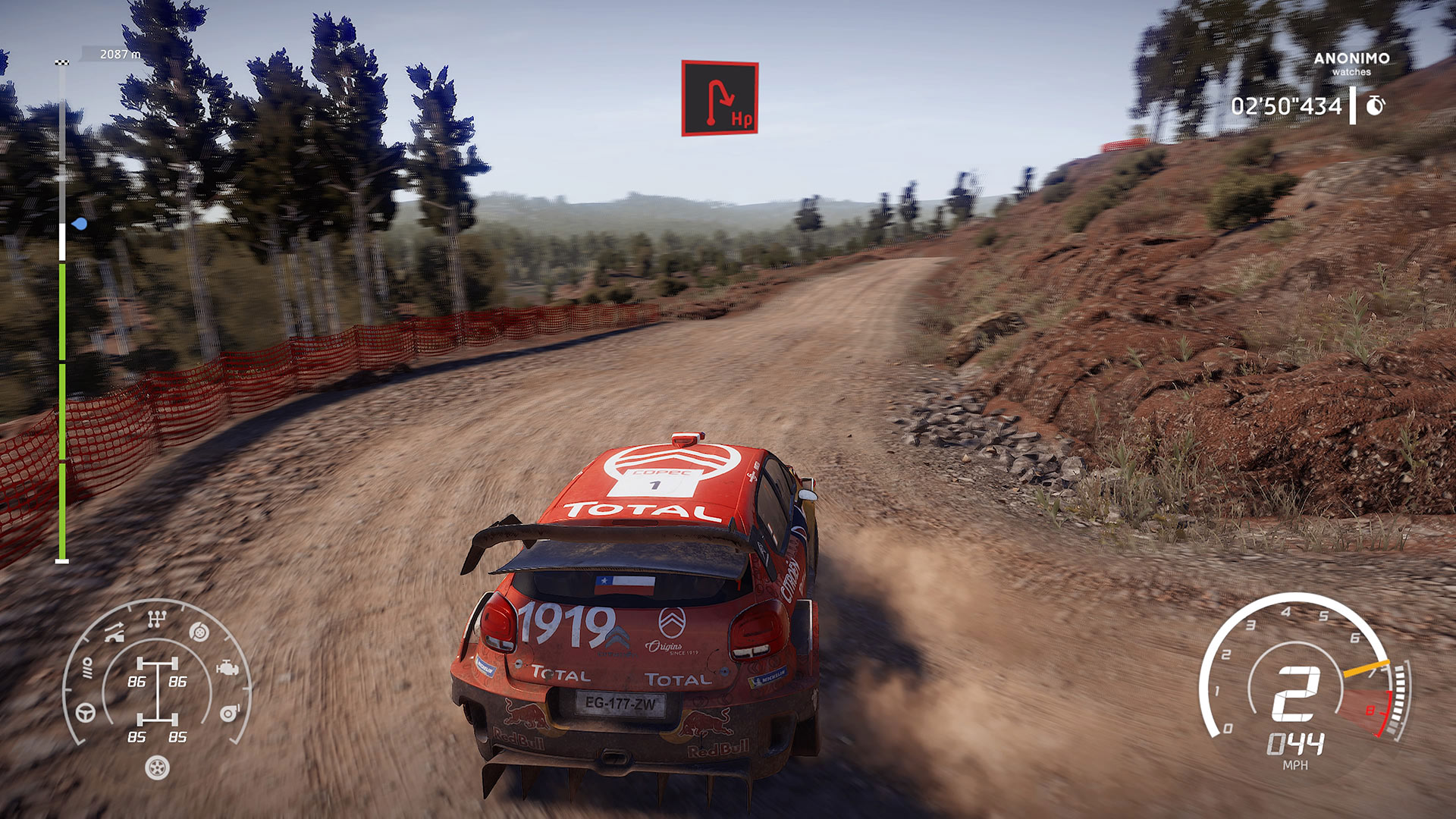This screenshot has width=1456, height=819.
Task: Toggle the rear-right tire temperature reading 85
Action: [179, 736]
